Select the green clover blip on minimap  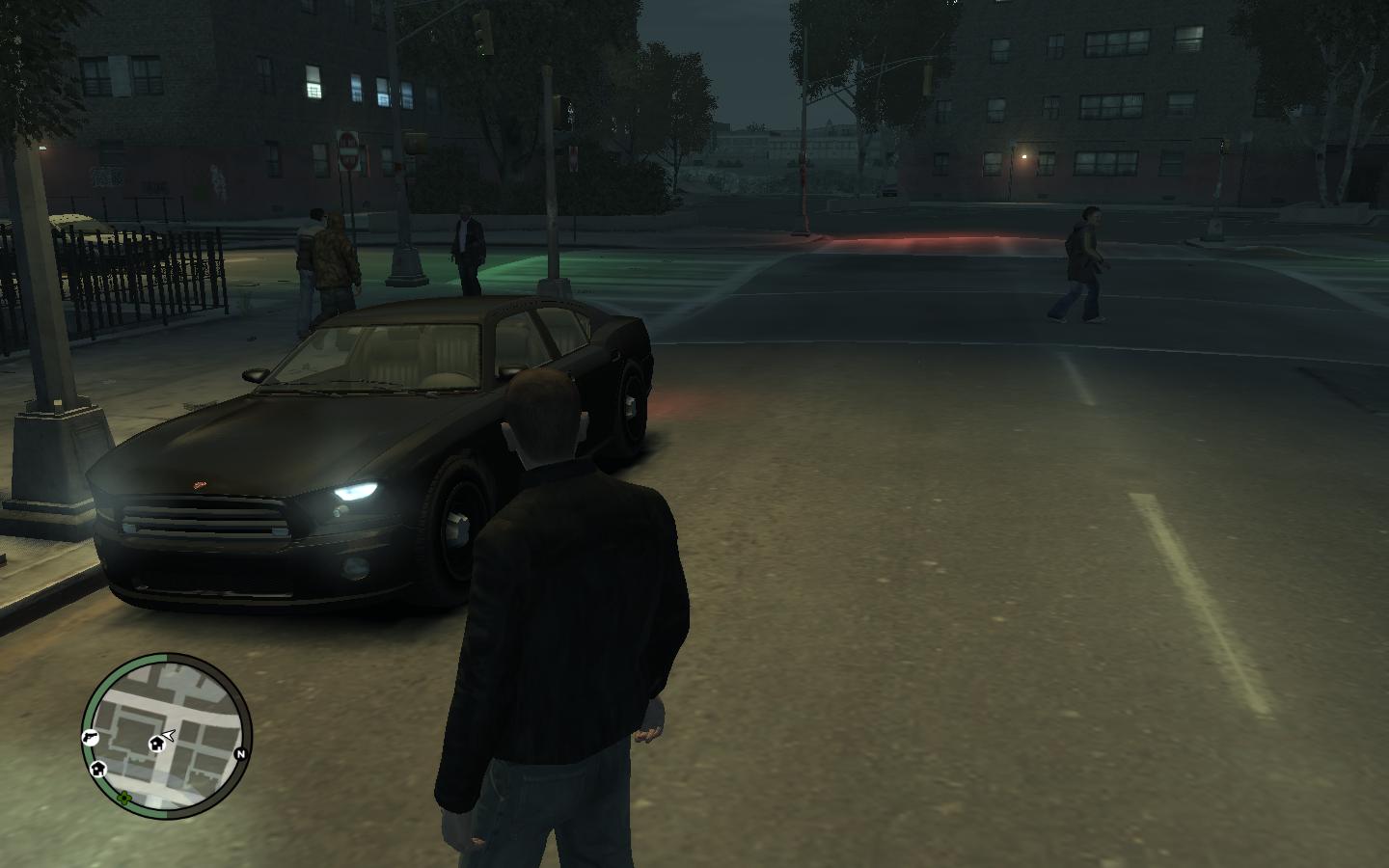123,799
